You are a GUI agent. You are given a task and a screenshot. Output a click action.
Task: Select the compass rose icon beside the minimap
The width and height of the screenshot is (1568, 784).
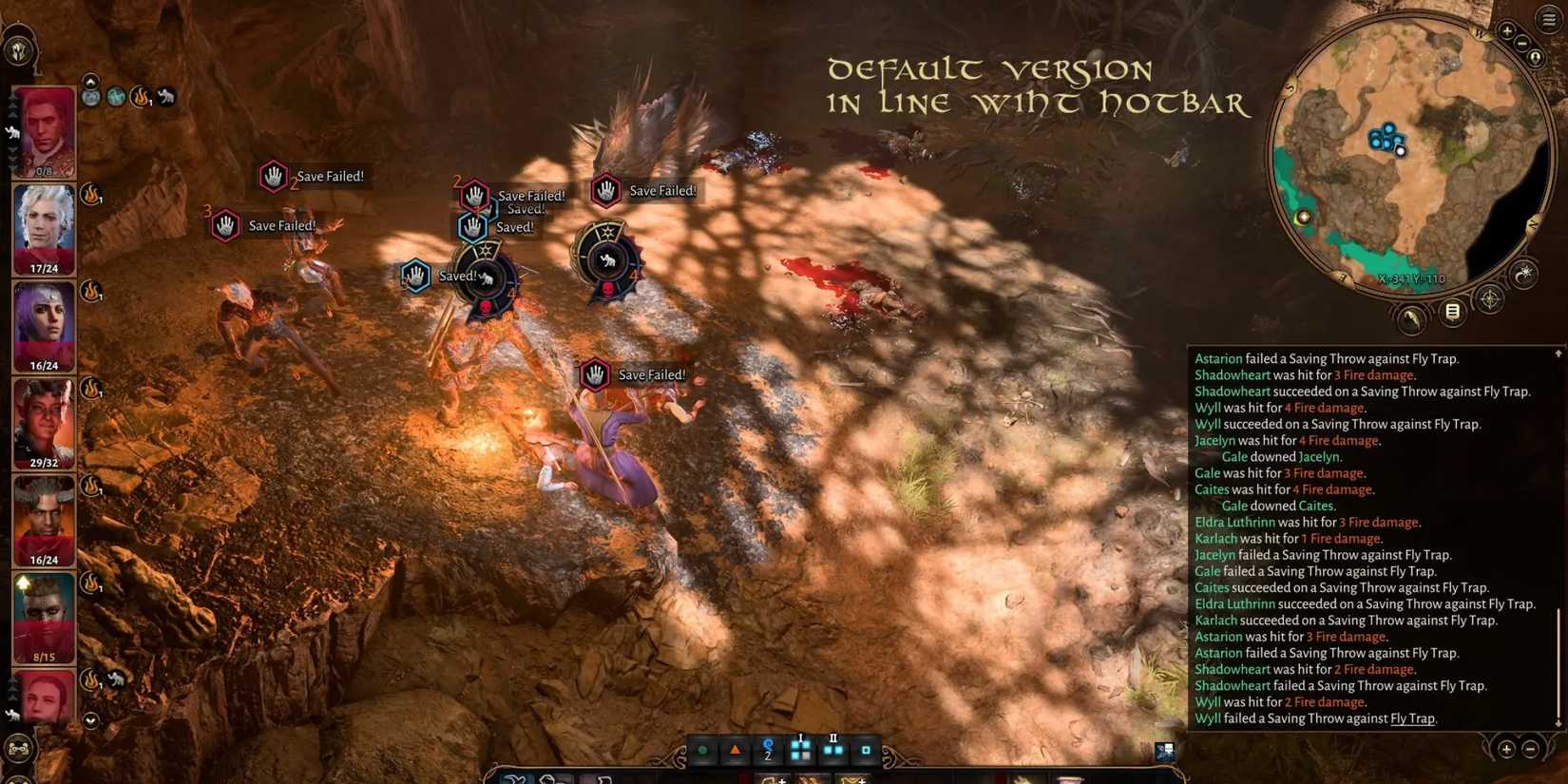click(x=1490, y=298)
